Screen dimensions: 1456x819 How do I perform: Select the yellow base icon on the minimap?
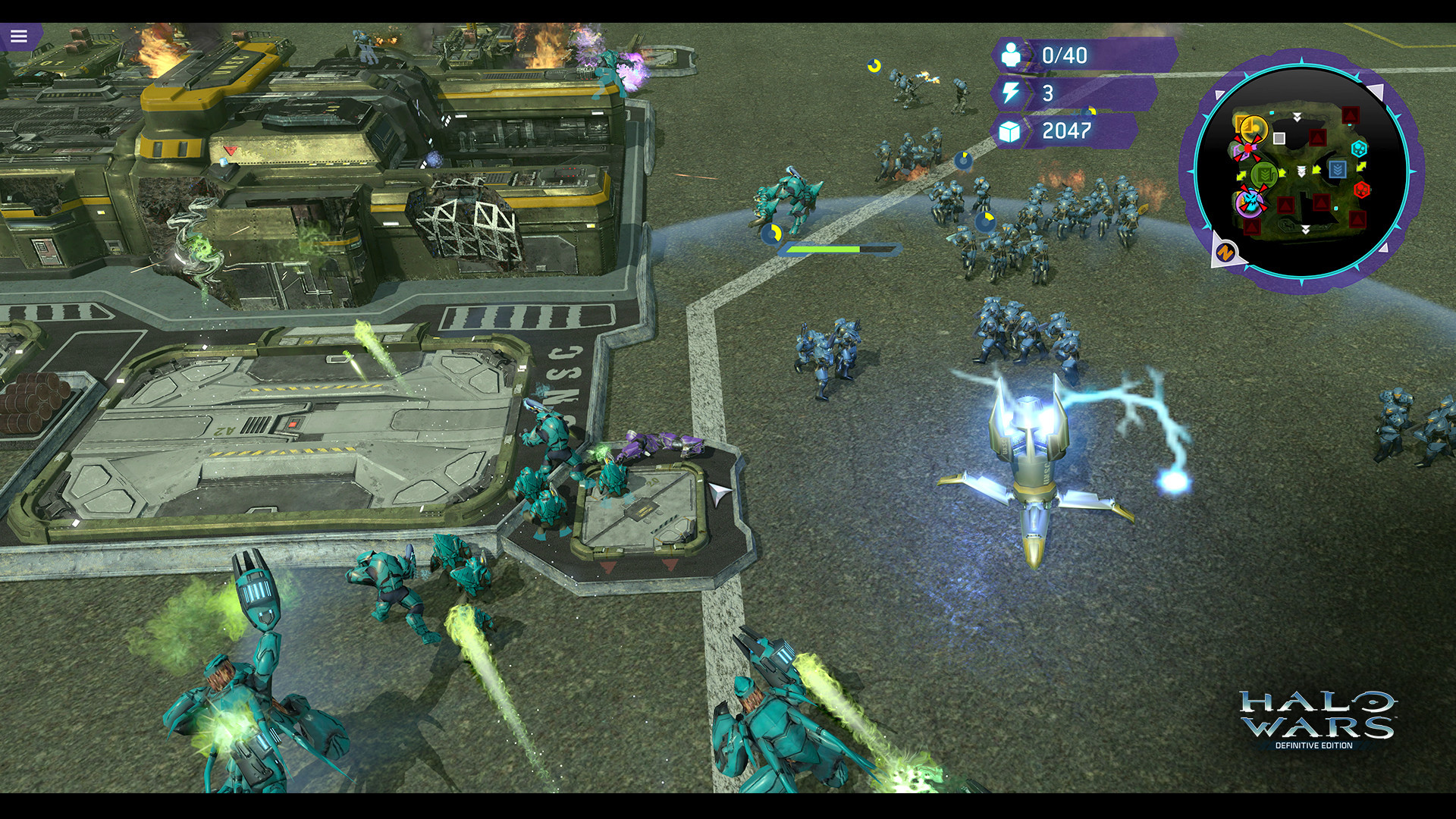(x=1253, y=127)
